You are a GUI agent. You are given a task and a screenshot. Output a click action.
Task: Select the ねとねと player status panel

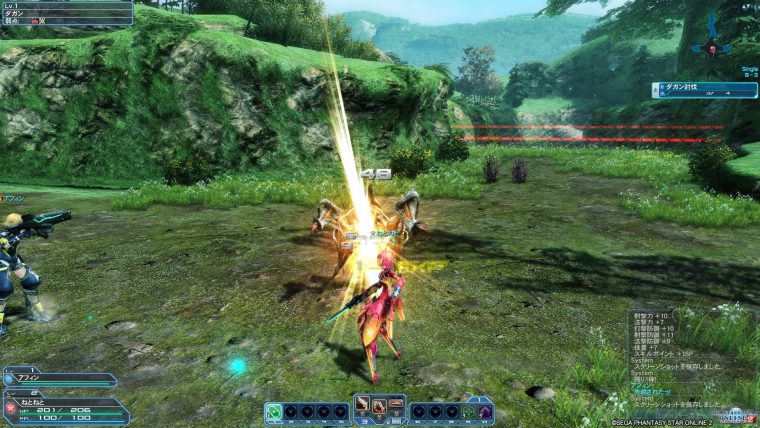pos(65,410)
